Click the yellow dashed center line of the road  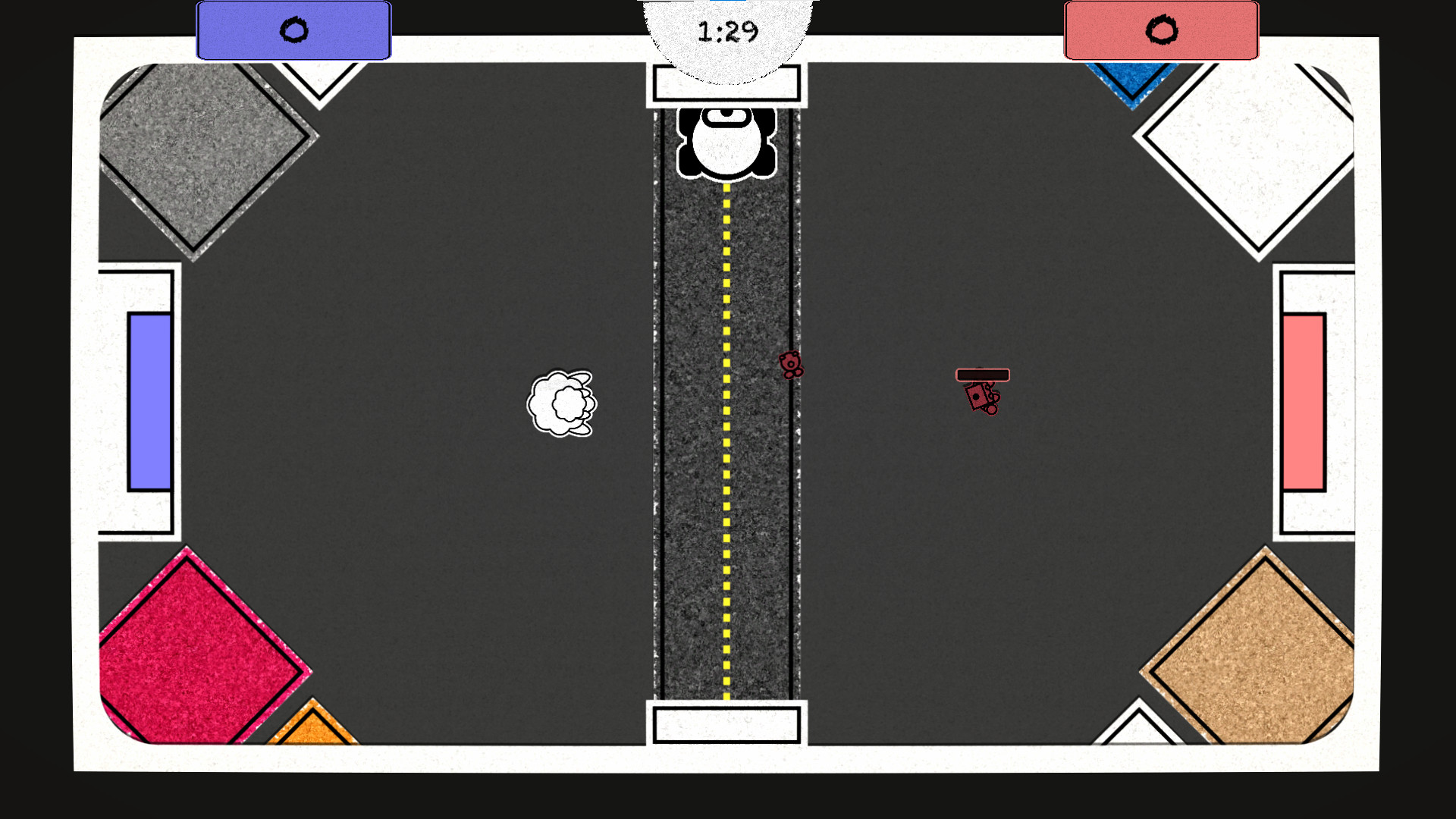tap(725, 455)
